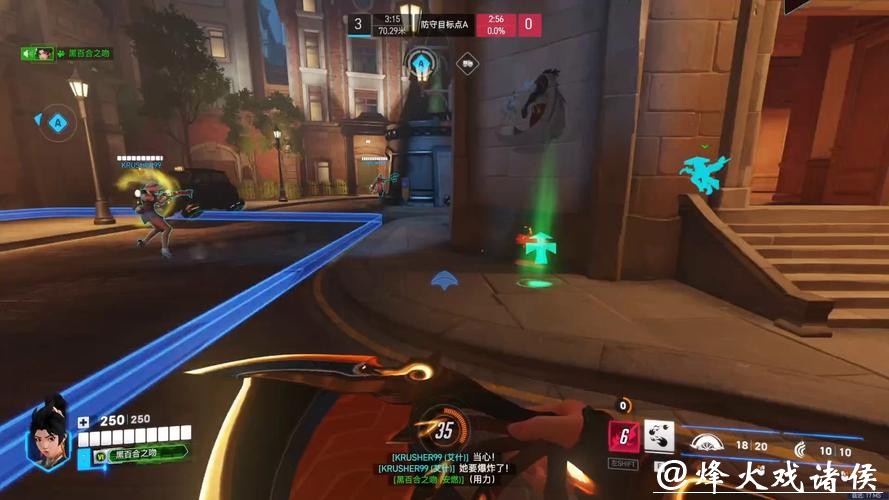Open the chat line saying 她要爆炸了!
The image size is (889, 500).
pos(443,467)
